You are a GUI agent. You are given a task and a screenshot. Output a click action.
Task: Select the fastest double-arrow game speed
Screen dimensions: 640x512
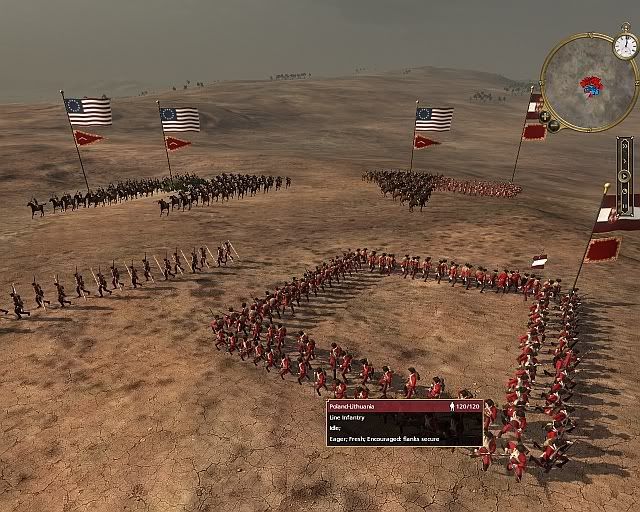click(625, 146)
